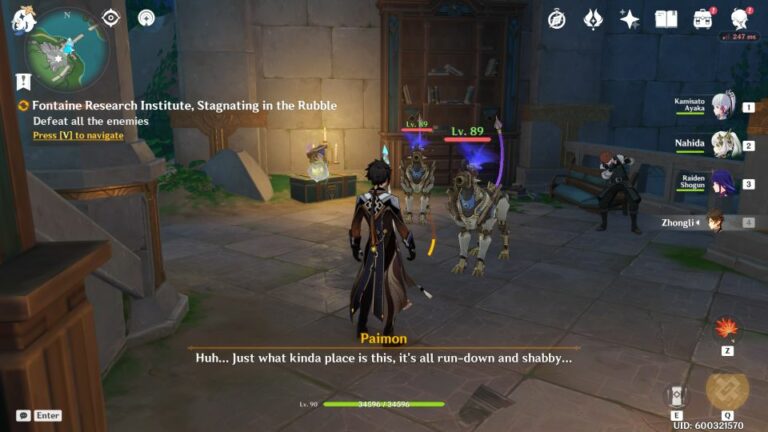Open the compass adventure handbook icon
768x432 pixels.
coord(557,19)
